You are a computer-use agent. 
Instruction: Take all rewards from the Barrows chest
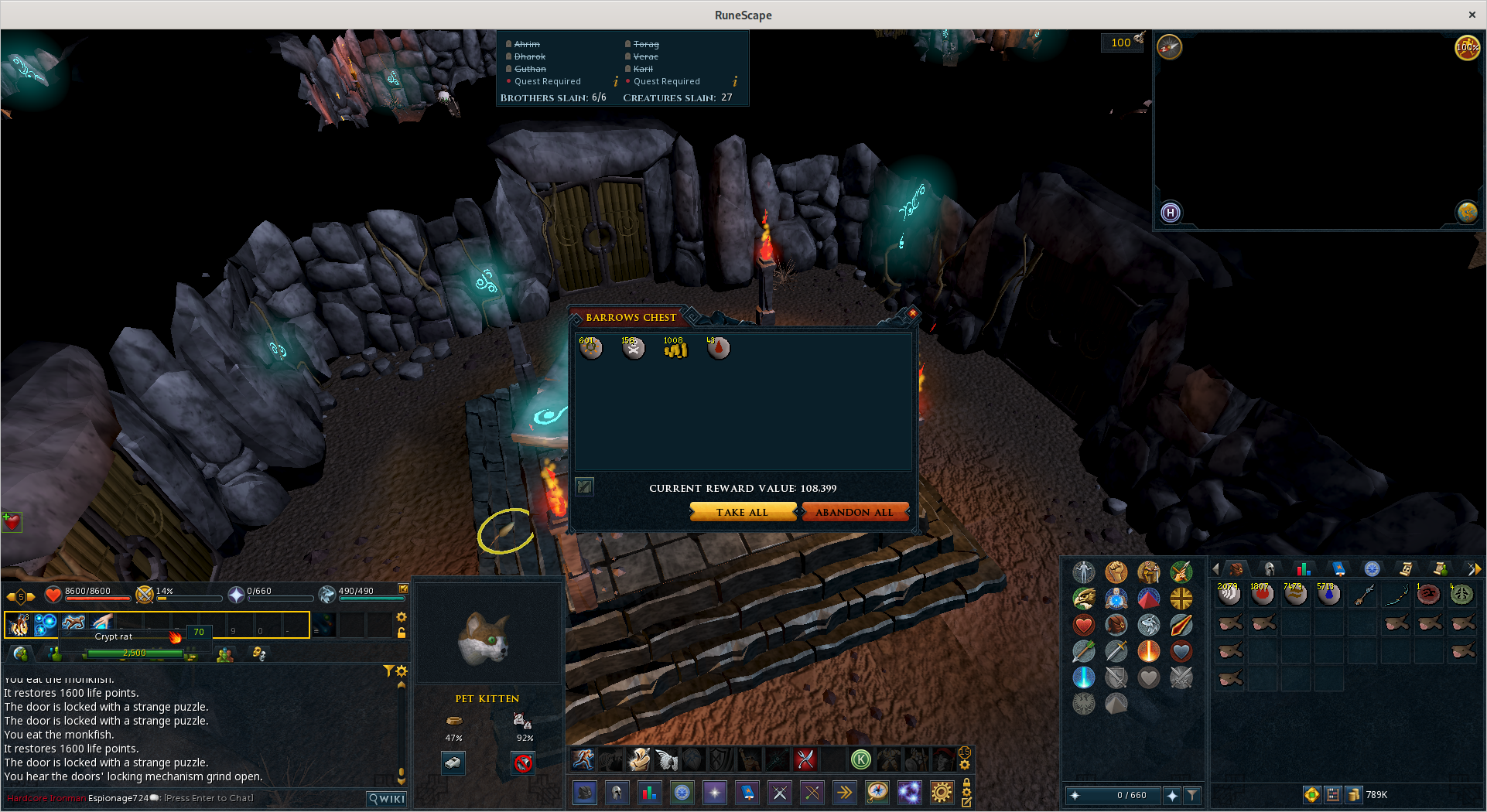[742, 512]
